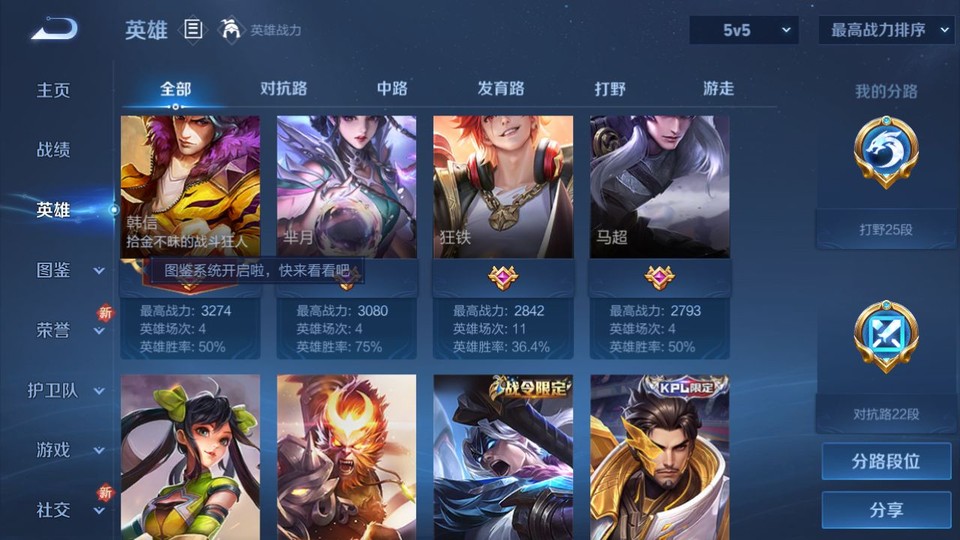Viewport: 960px width, 540px height.
Task: Expand the 社交 sidebar entry
Action: [68, 510]
